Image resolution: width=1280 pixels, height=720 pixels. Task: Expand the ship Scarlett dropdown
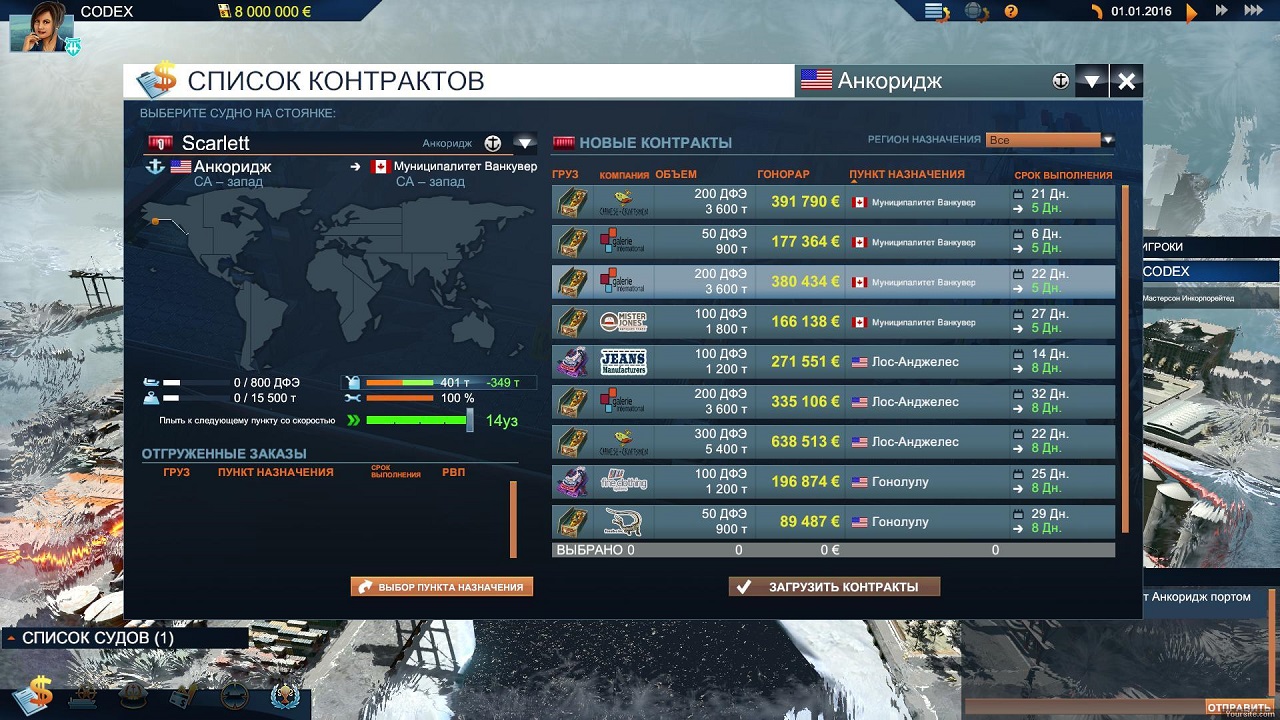tap(524, 143)
